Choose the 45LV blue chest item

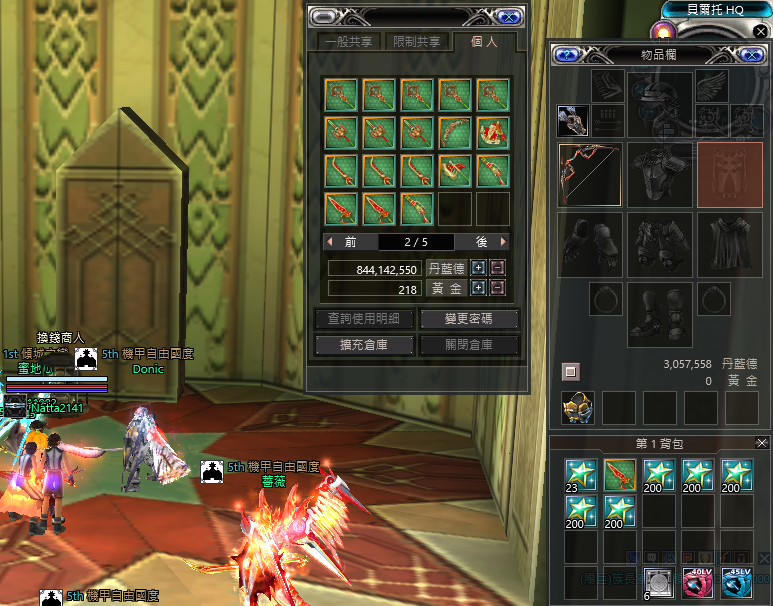pos(737,582)
